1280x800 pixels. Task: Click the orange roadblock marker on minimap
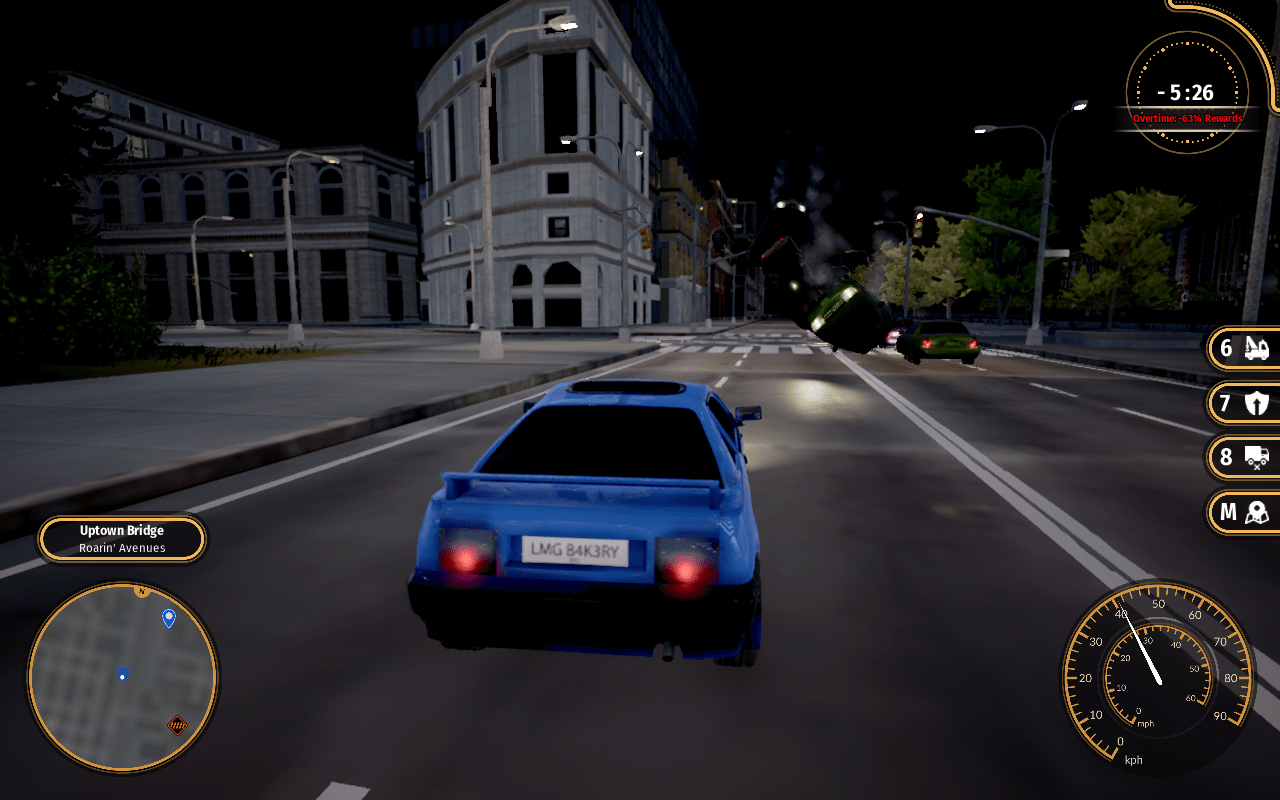click(x=178, y=725)
